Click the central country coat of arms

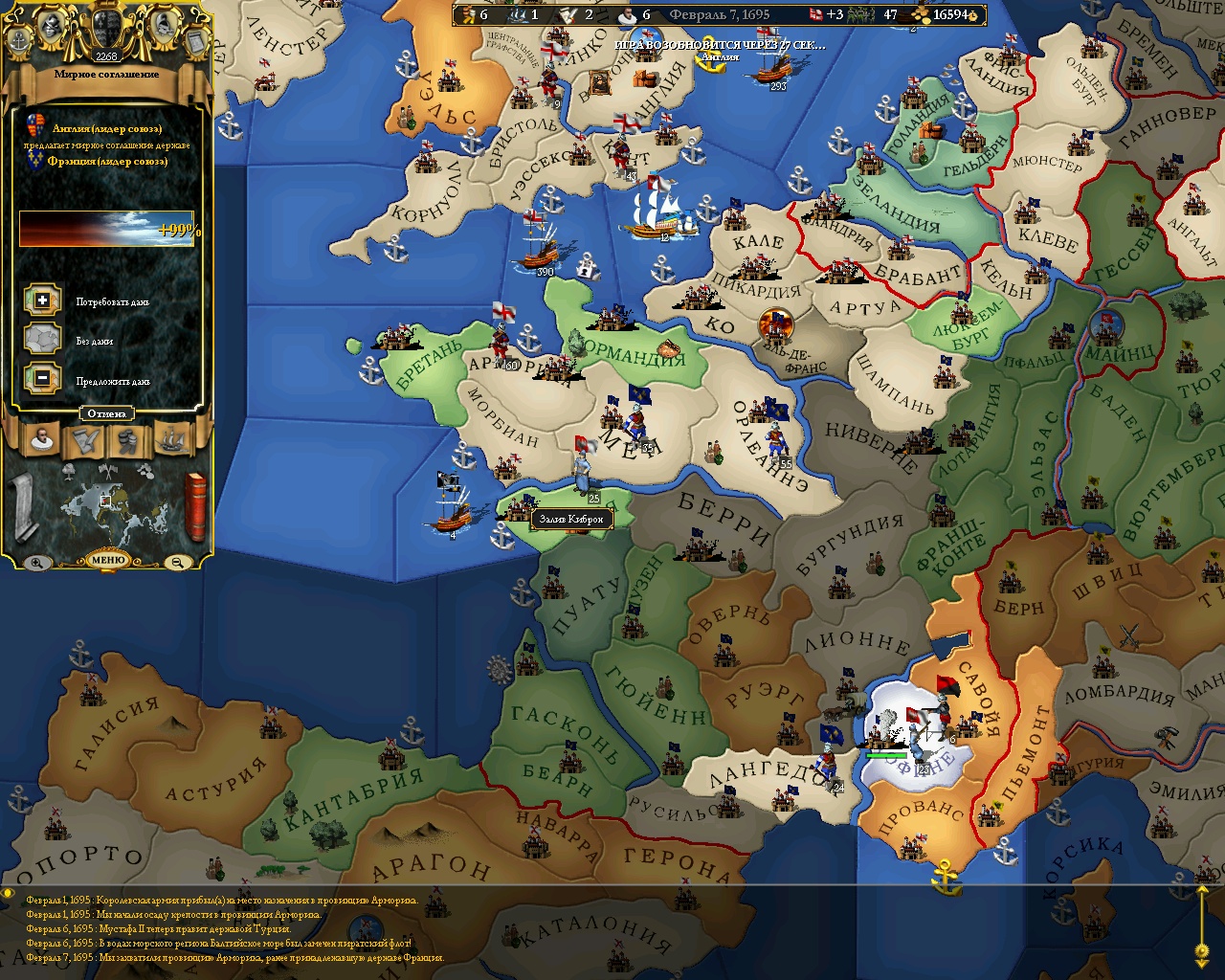106,29
